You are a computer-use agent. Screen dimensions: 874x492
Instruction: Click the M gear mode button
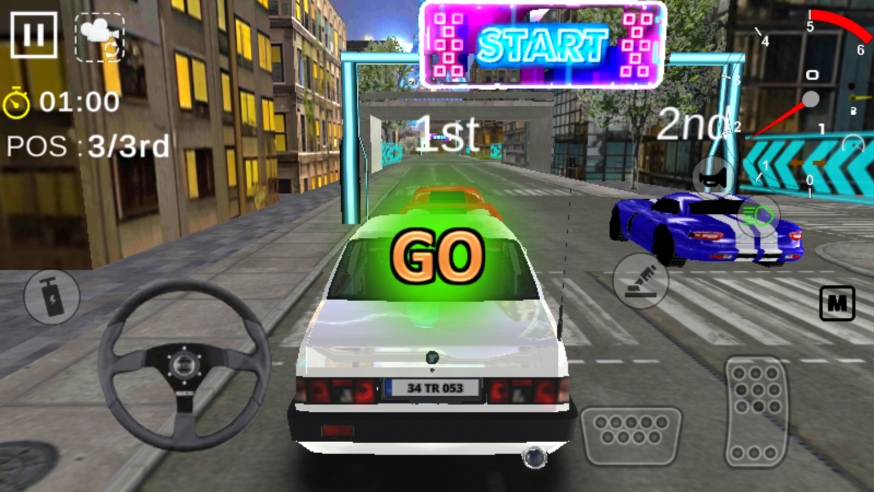836,302
